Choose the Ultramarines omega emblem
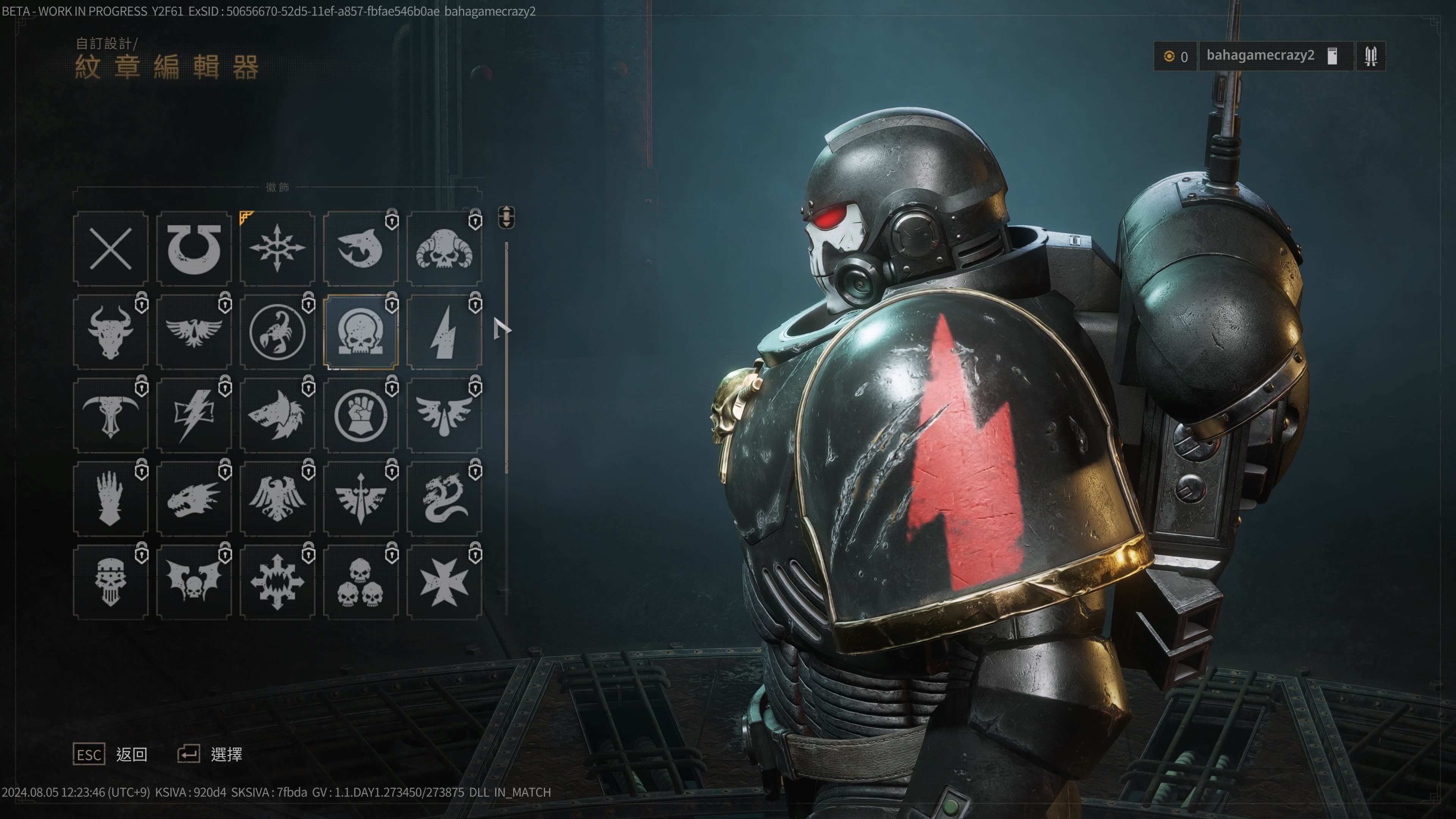1456x819 pixels. click(194, 249)
